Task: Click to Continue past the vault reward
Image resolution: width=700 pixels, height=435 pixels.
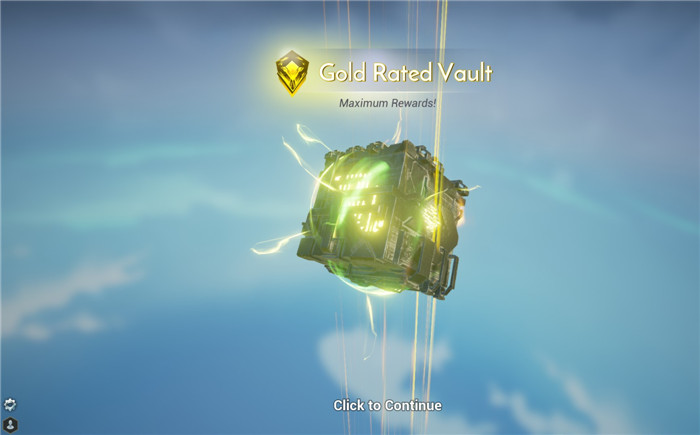Action: click(387, 405)
